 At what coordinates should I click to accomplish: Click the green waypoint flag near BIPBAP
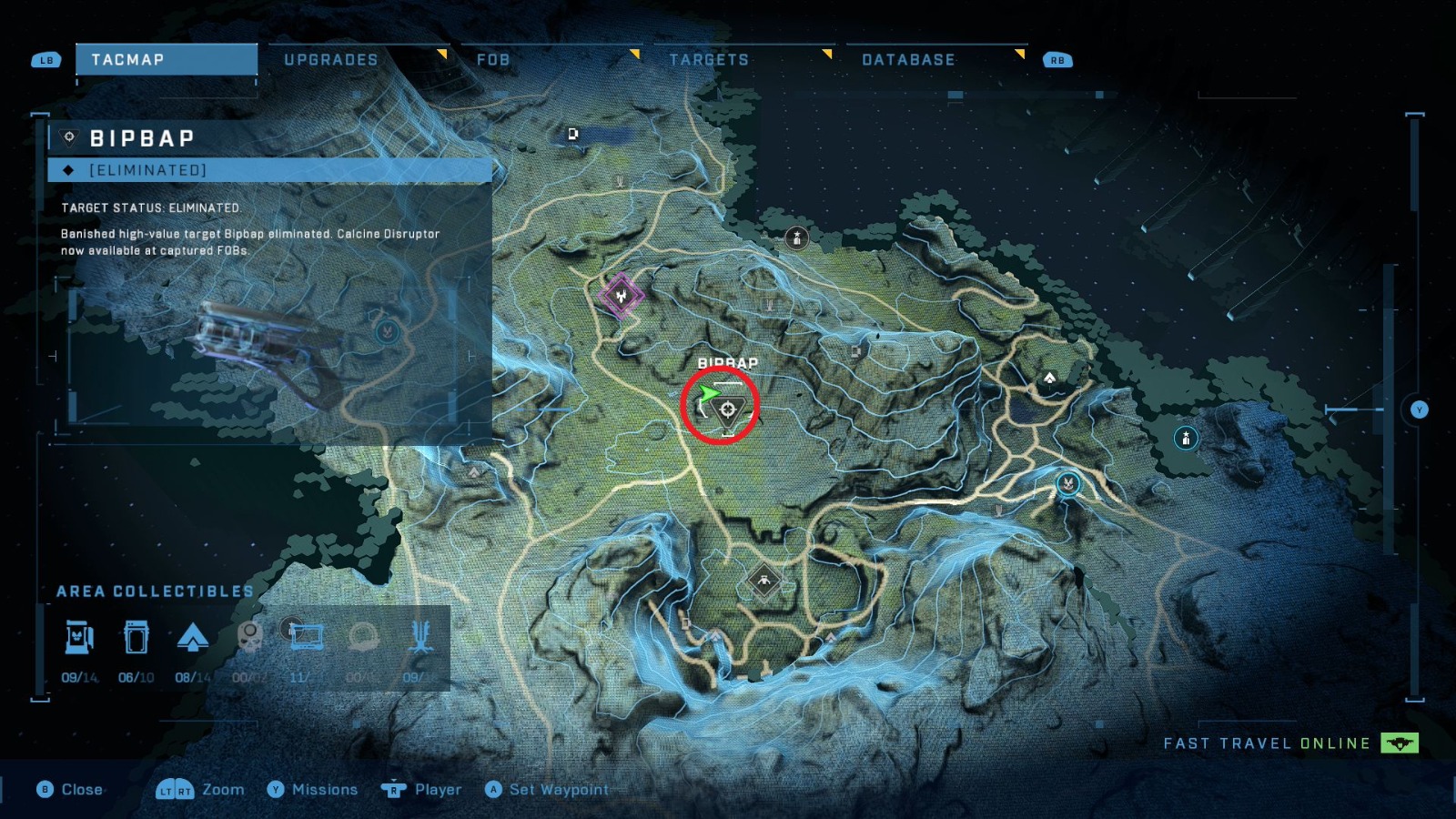point(710,395)
